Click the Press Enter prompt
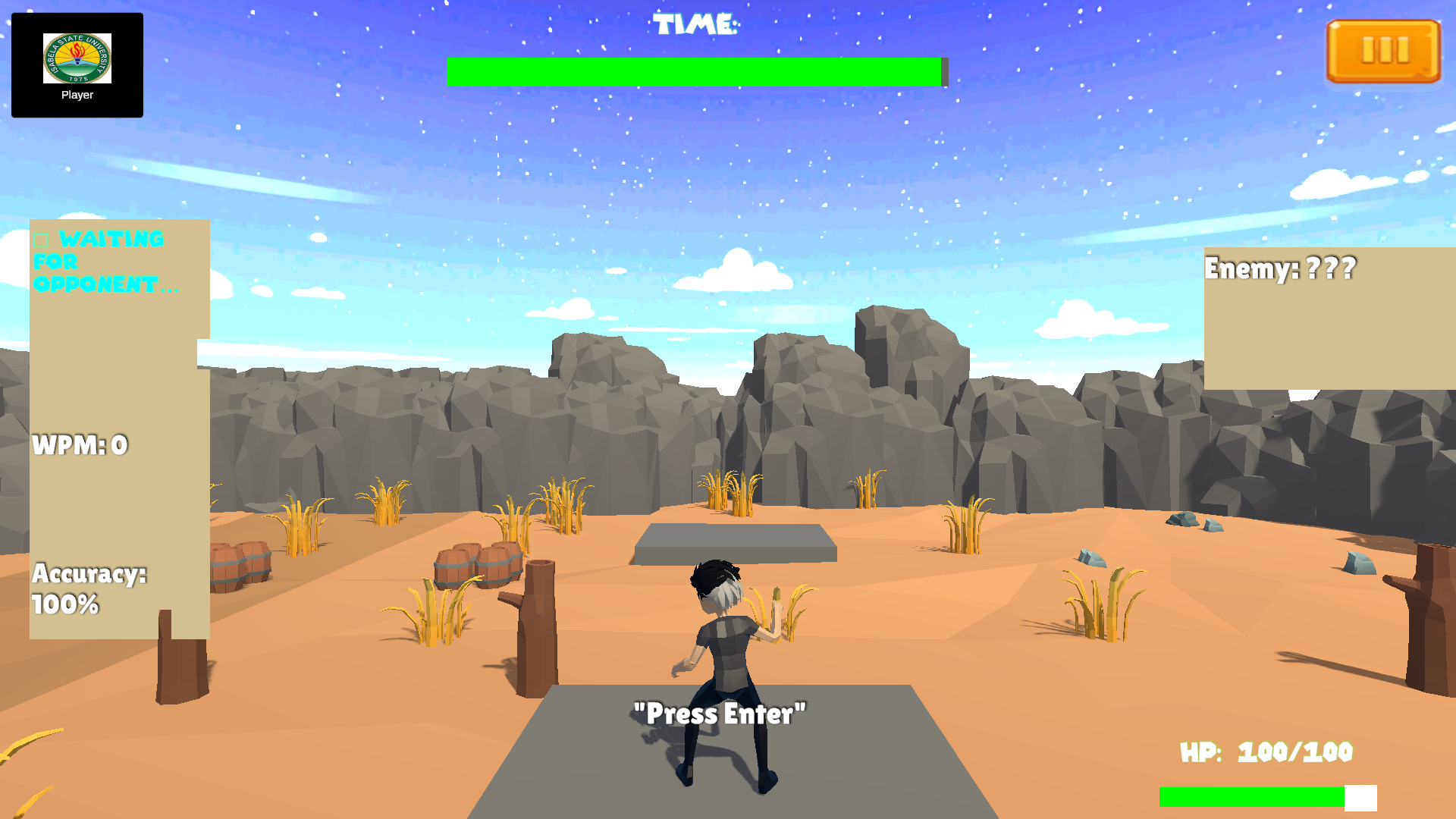The width and height of the screenshot is (1456, 819). [720, 712]
